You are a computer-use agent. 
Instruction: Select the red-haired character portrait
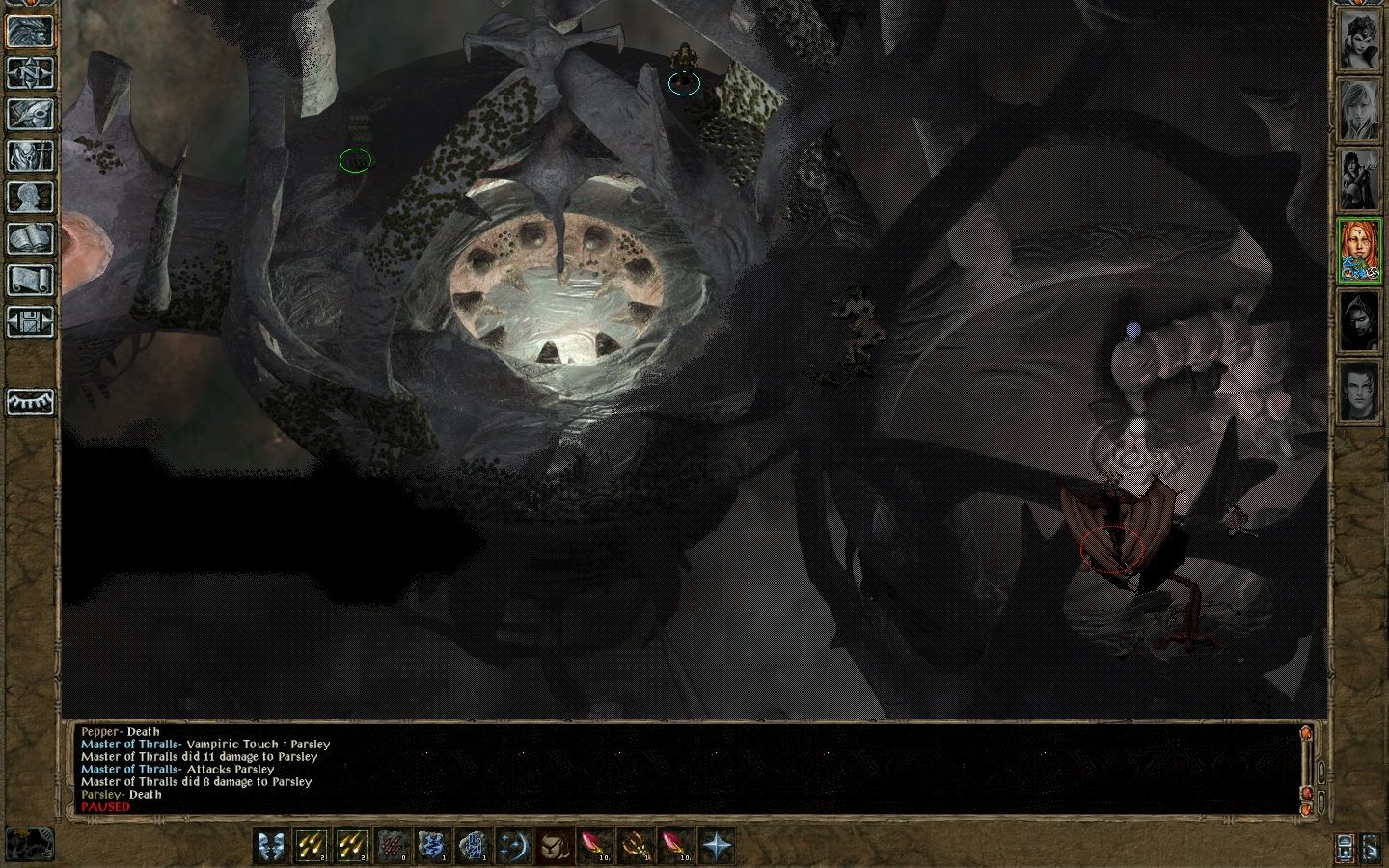[1358, 252]
